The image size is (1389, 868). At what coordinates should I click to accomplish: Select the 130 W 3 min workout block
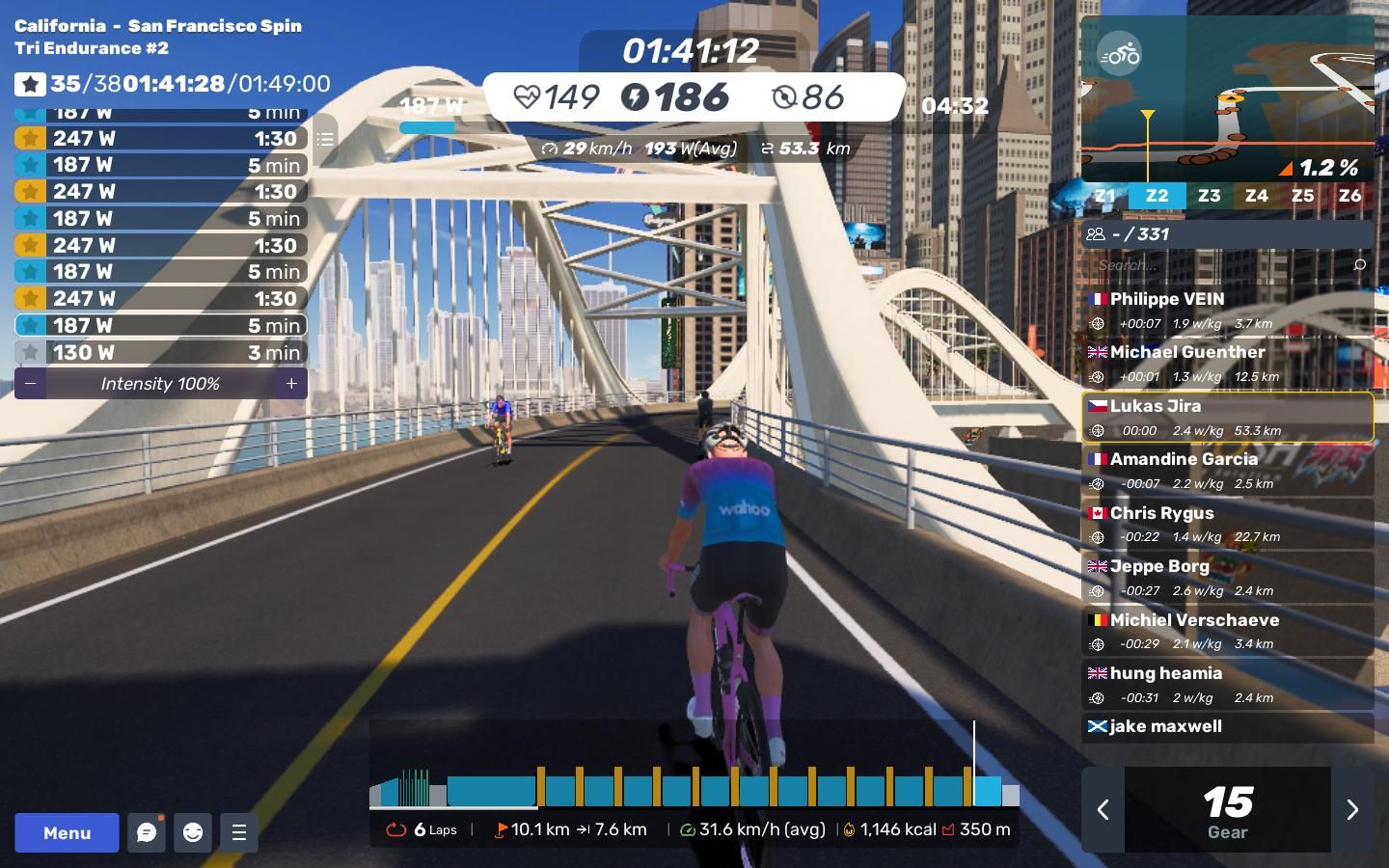tap(160, 353)
